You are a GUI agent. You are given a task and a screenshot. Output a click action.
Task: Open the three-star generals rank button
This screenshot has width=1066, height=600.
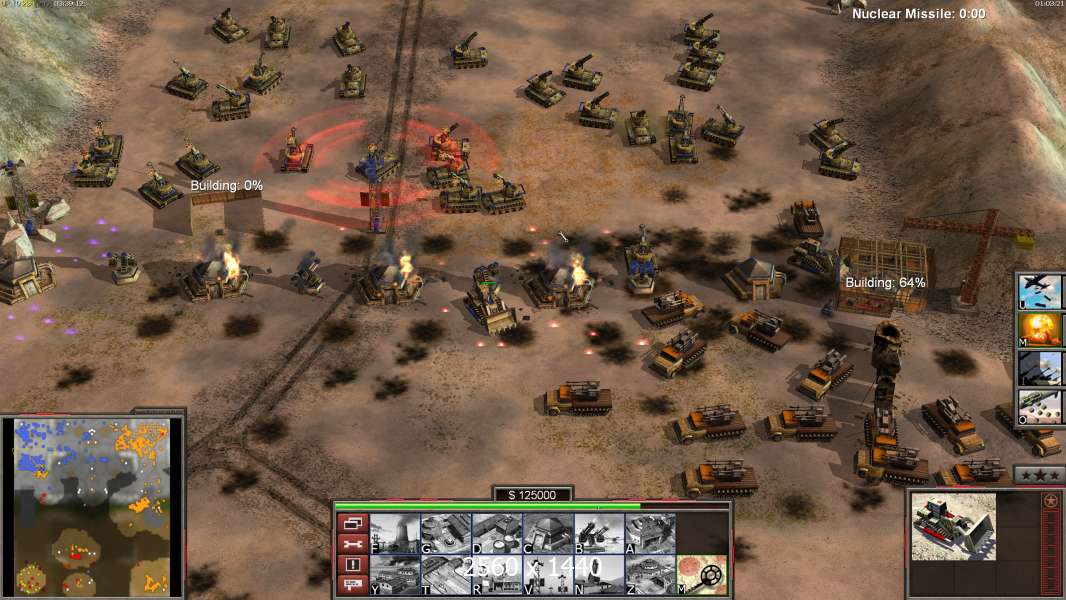click(1039, 475)
